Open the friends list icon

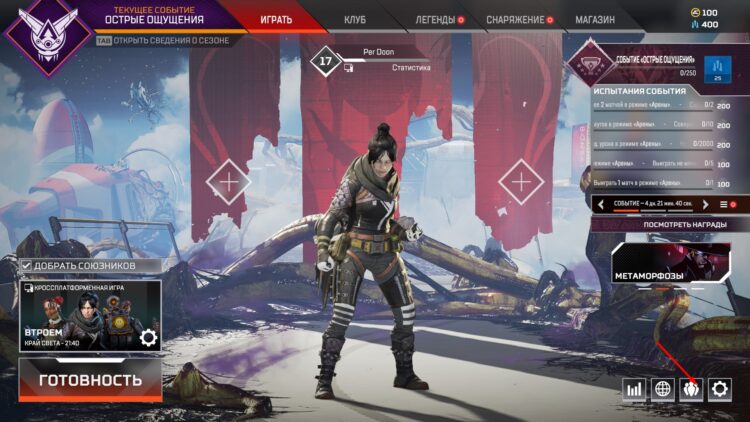pos(691,389)
